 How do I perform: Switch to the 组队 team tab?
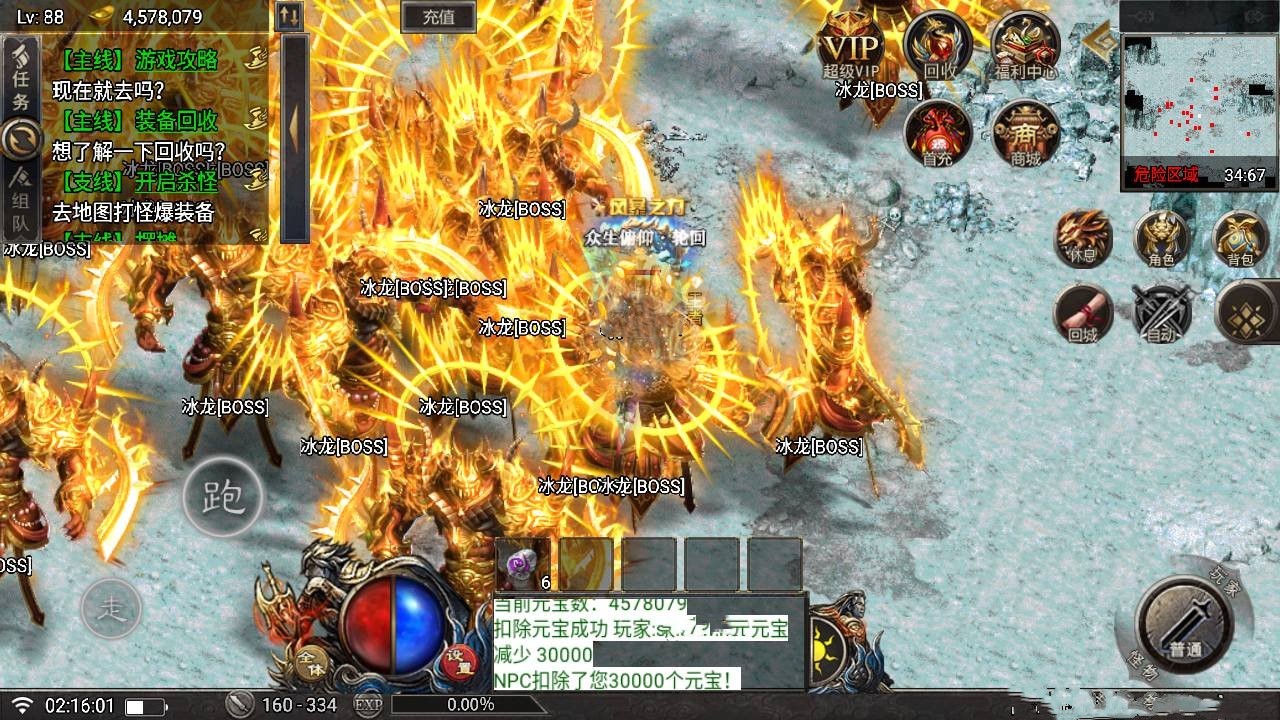[x=21, y=195]
